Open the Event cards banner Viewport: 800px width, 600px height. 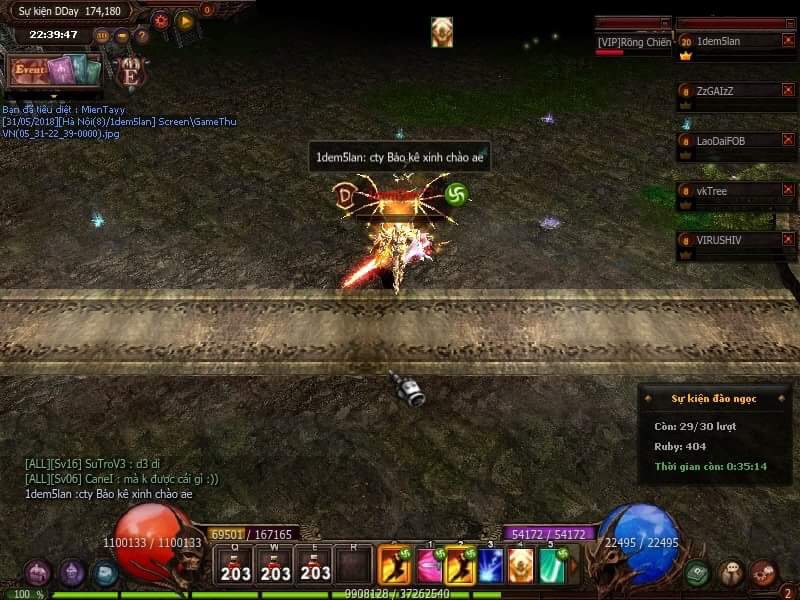tap(55, 72)
